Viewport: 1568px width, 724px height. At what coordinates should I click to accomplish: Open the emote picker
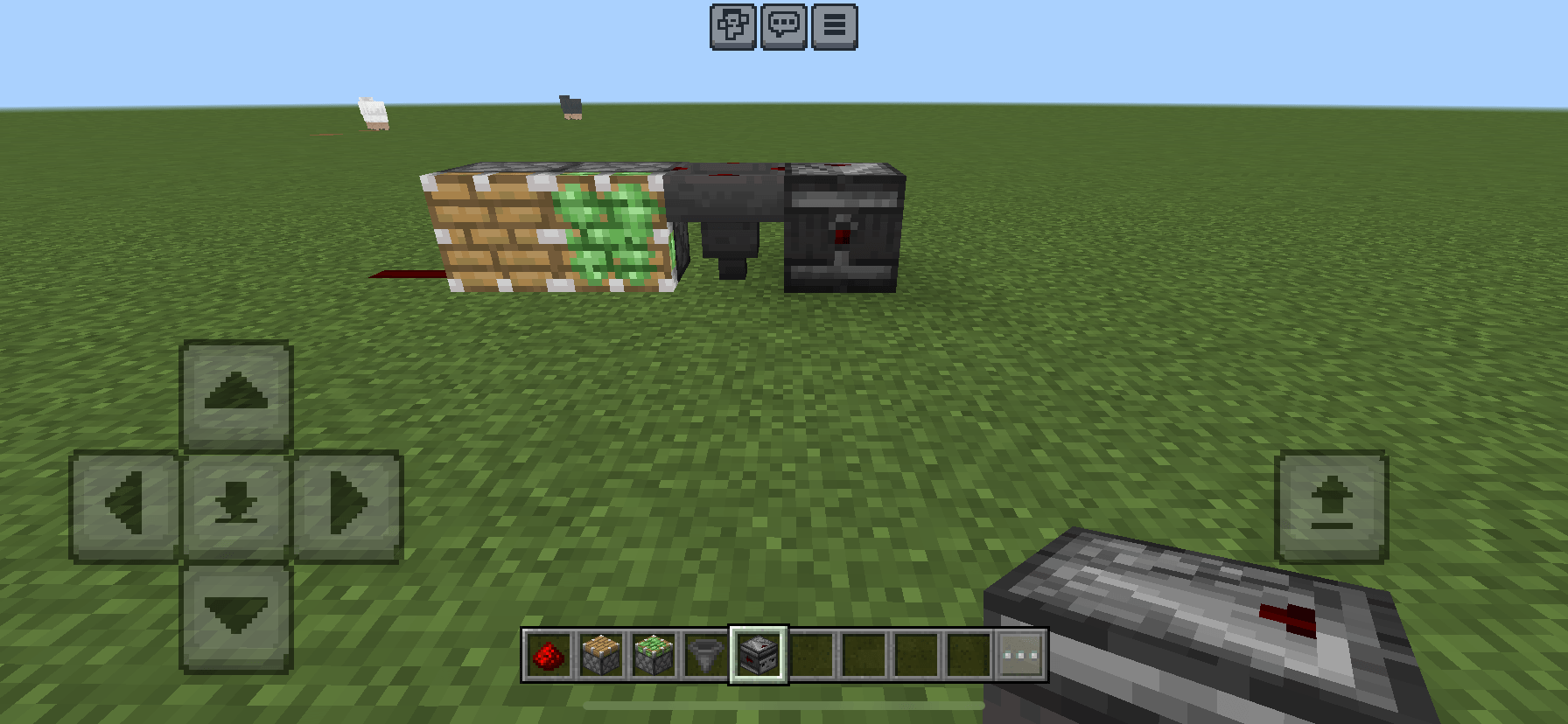tap(731, 26)
